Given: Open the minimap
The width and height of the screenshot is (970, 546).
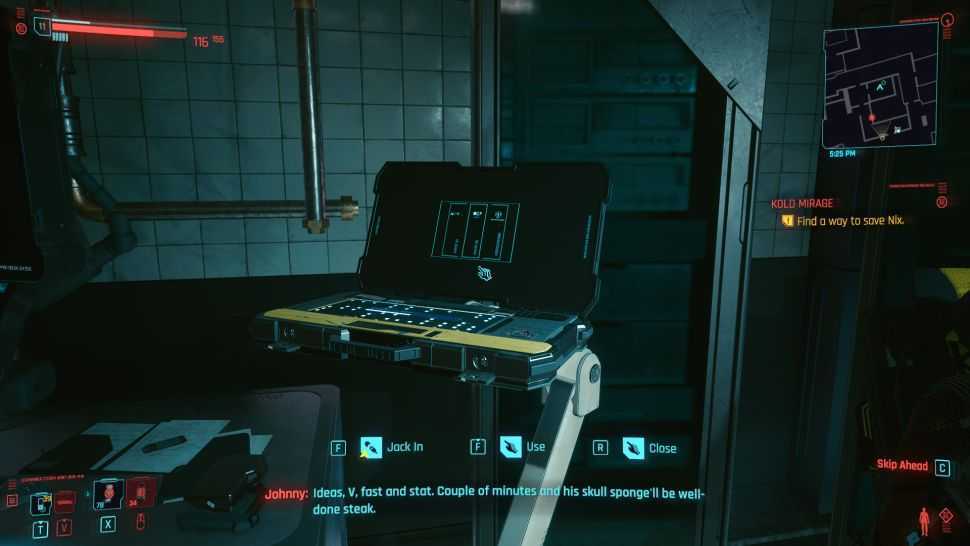Looking at the screenshot, I should click(x=880, y=86).
